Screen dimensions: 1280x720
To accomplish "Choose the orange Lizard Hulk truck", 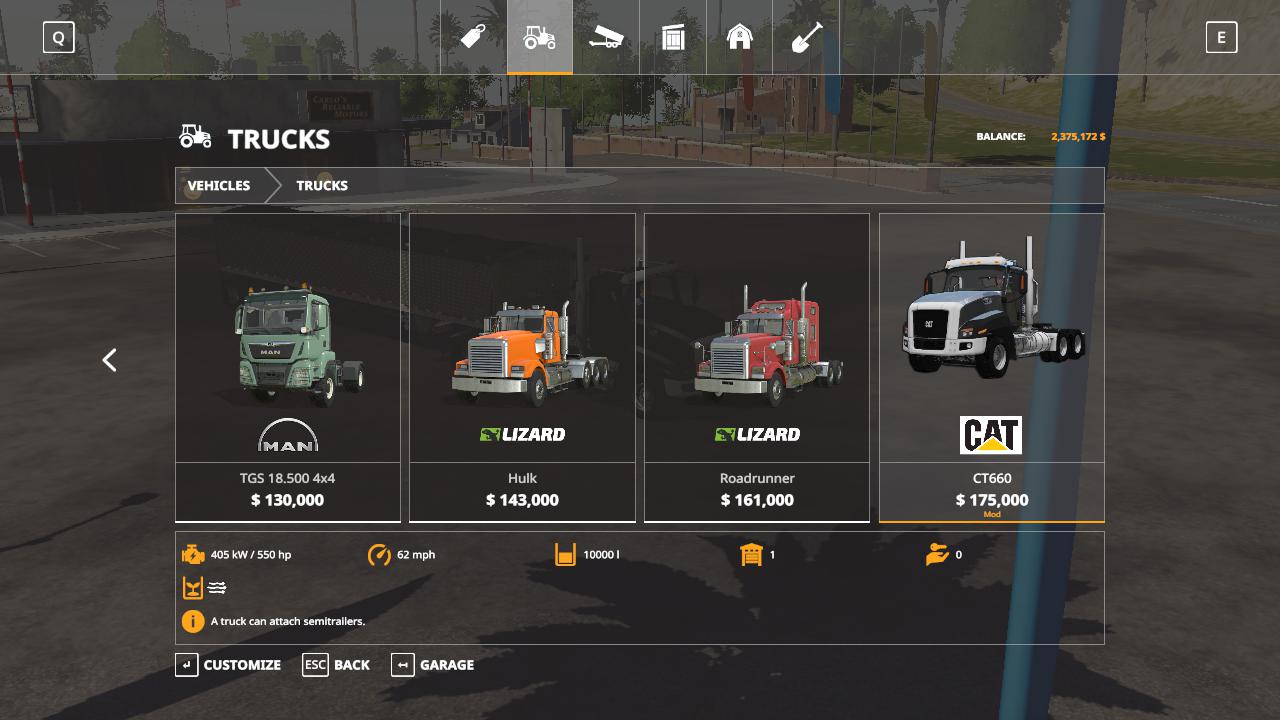I will click(x=522, y=366).
